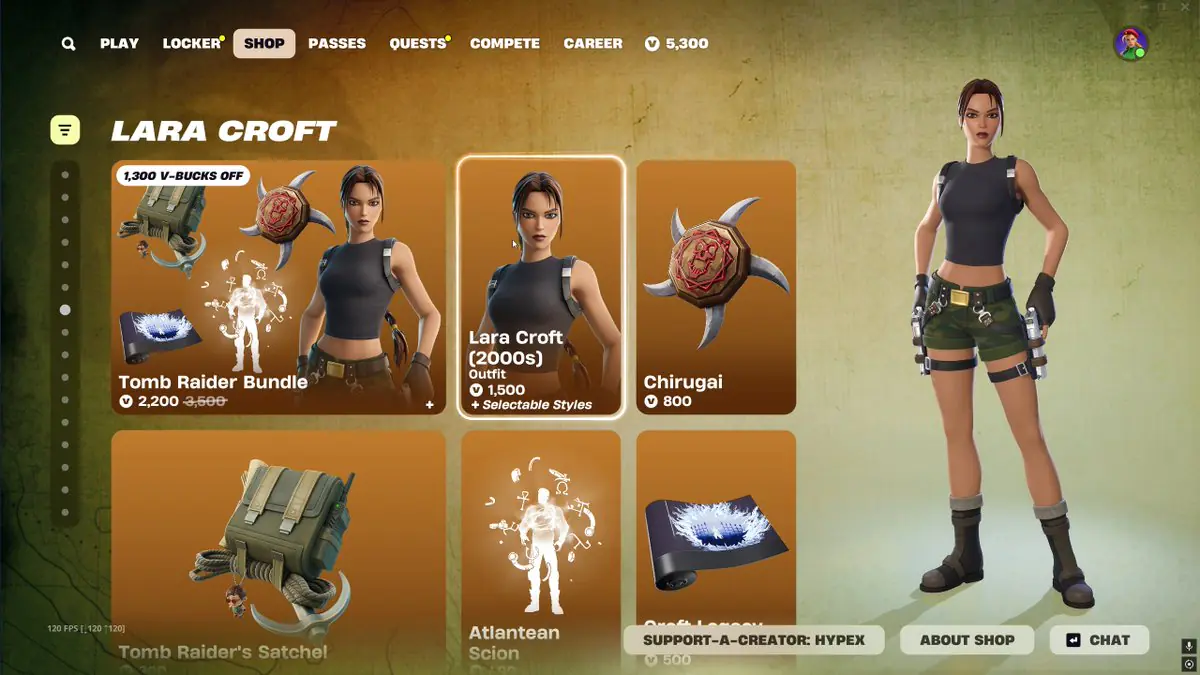
Task: Select the Shop tab
Action: [x=264, y=44]
